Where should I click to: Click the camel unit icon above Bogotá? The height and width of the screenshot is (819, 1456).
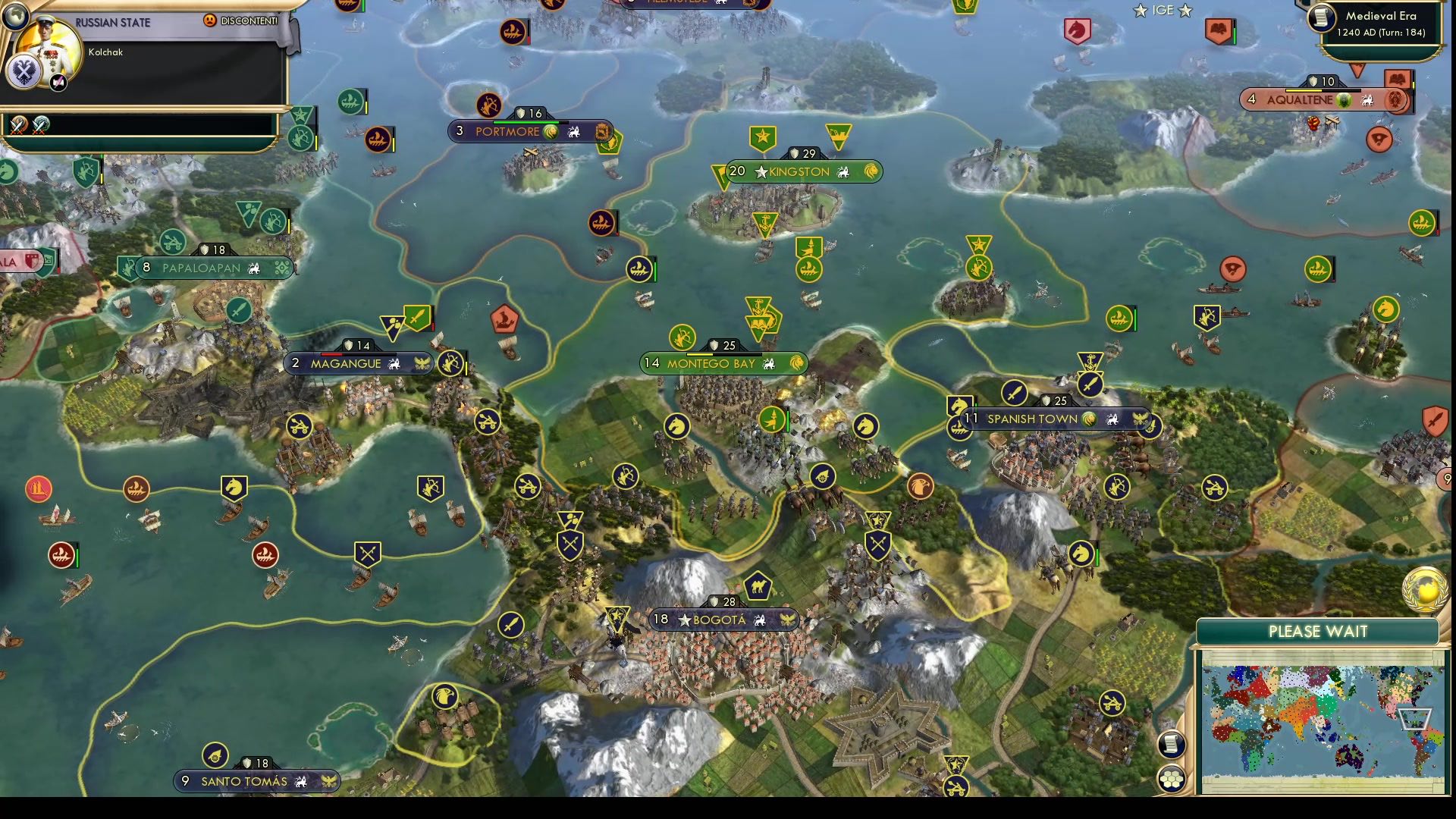click(x=756, y=585)
